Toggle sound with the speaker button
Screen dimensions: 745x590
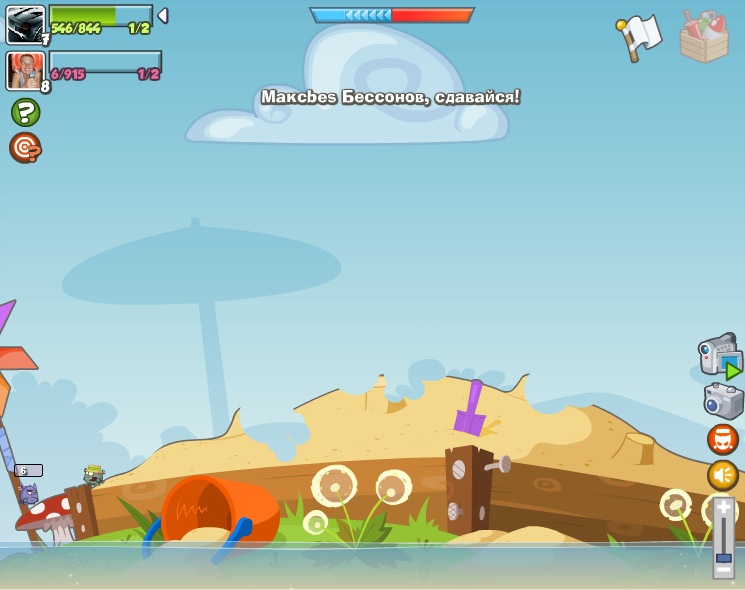coord(723,475)
